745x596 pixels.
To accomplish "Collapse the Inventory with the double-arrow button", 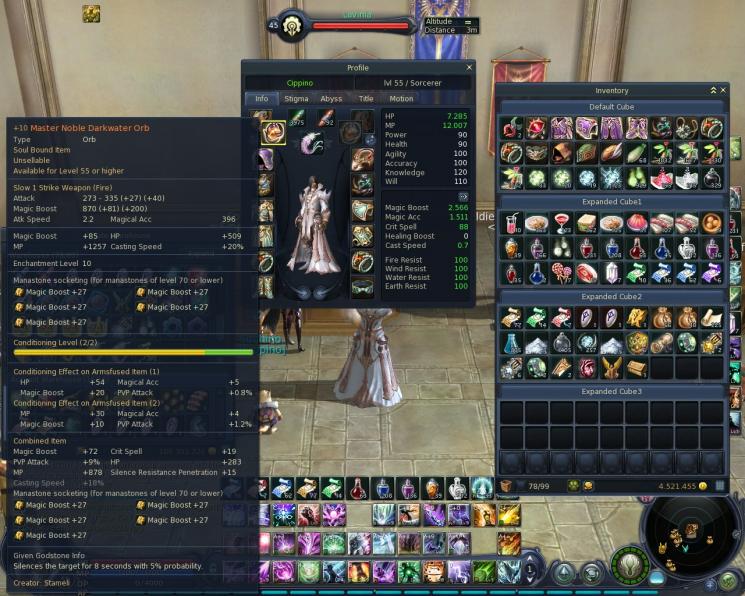I will click(712, 90).
